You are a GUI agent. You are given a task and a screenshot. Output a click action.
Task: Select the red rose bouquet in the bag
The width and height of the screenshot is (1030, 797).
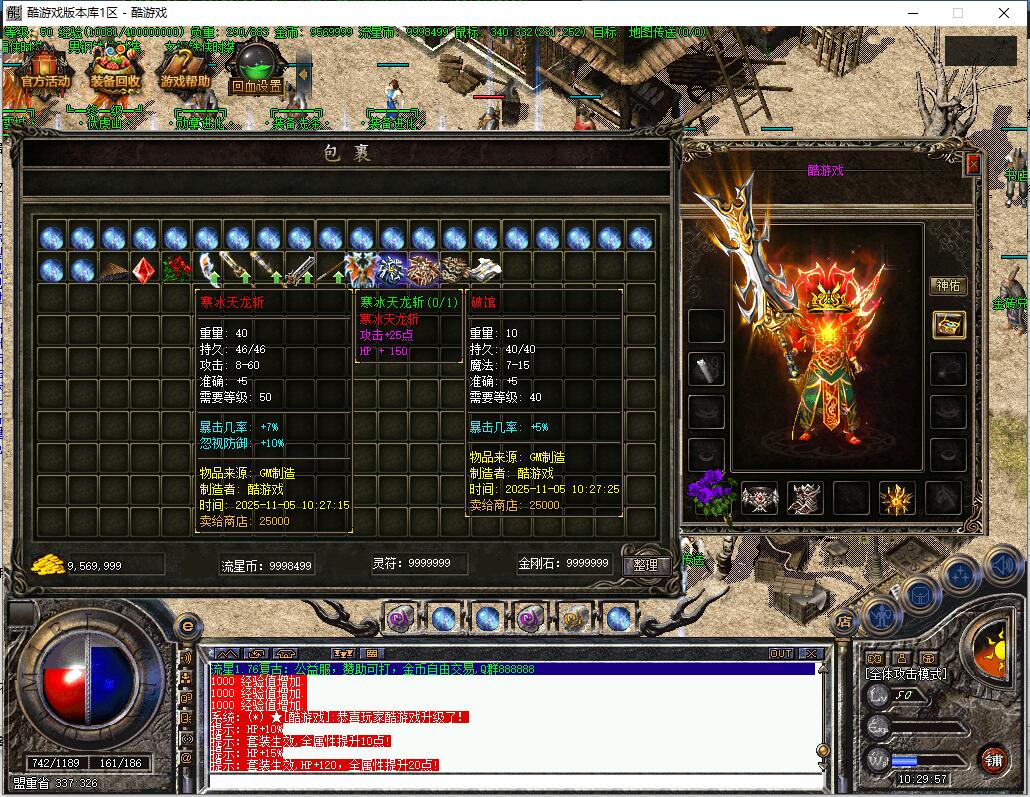coord(176,269)
